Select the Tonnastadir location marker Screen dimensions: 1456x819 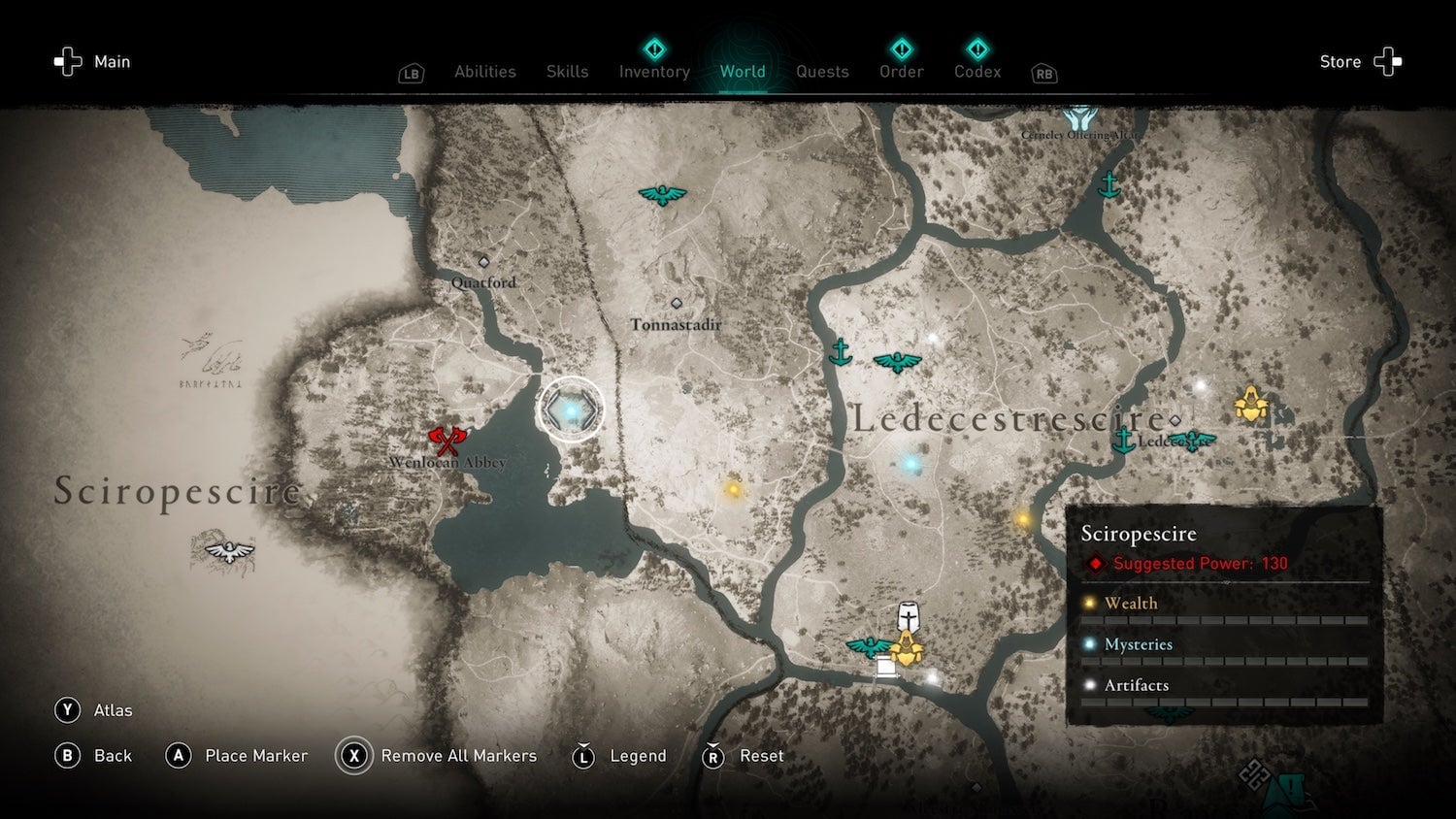point(677,304)
